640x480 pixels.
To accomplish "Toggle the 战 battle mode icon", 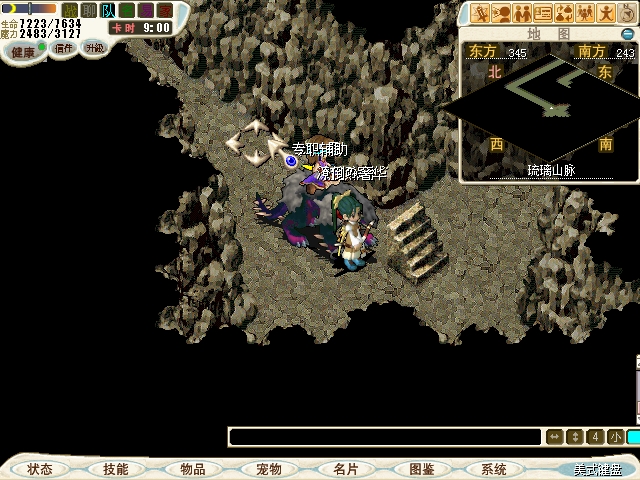I will [x=70, y=10].
